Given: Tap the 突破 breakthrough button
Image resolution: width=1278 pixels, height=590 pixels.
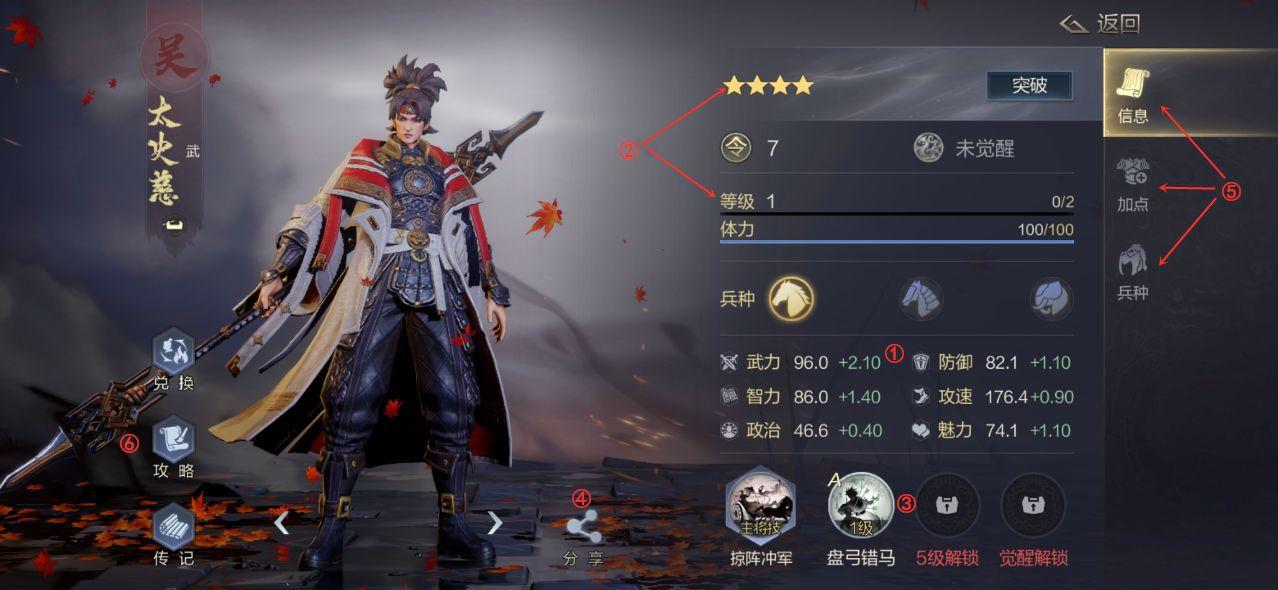Looking at the screenshot, I should [1029, 86].
